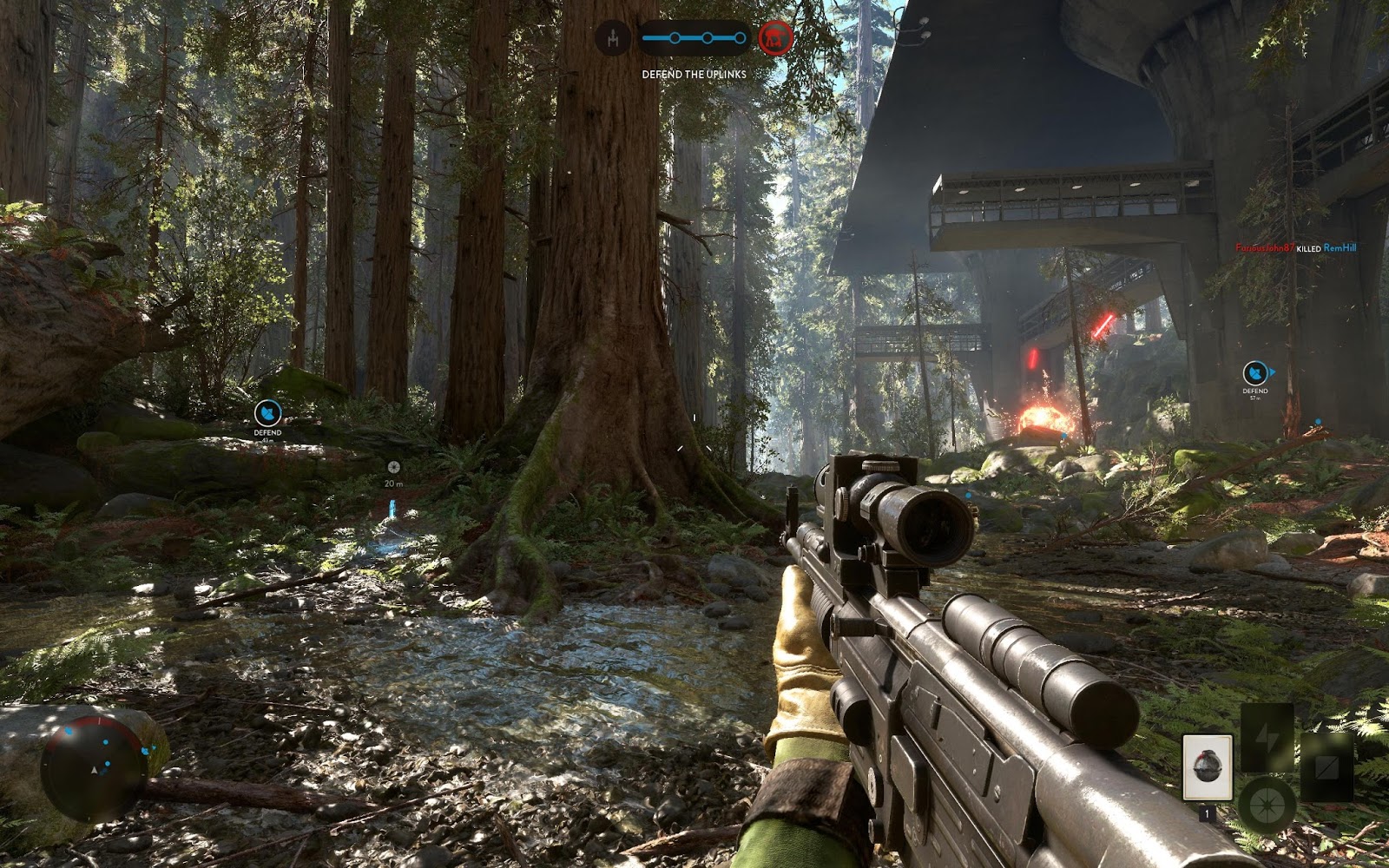Open the circular radar minimap
Viewport: 1389px width, 868px height.
pyautogui.click(x=94, y=767)
